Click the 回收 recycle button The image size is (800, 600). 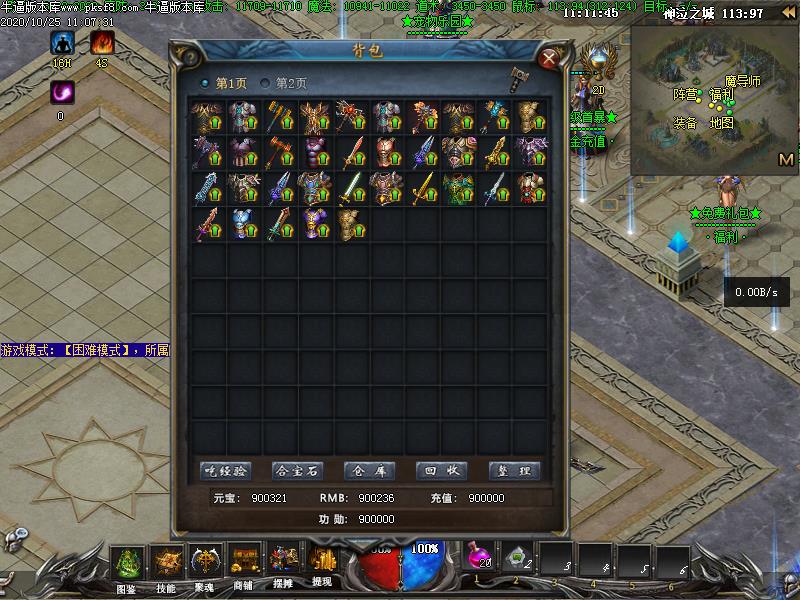(441, 471)
